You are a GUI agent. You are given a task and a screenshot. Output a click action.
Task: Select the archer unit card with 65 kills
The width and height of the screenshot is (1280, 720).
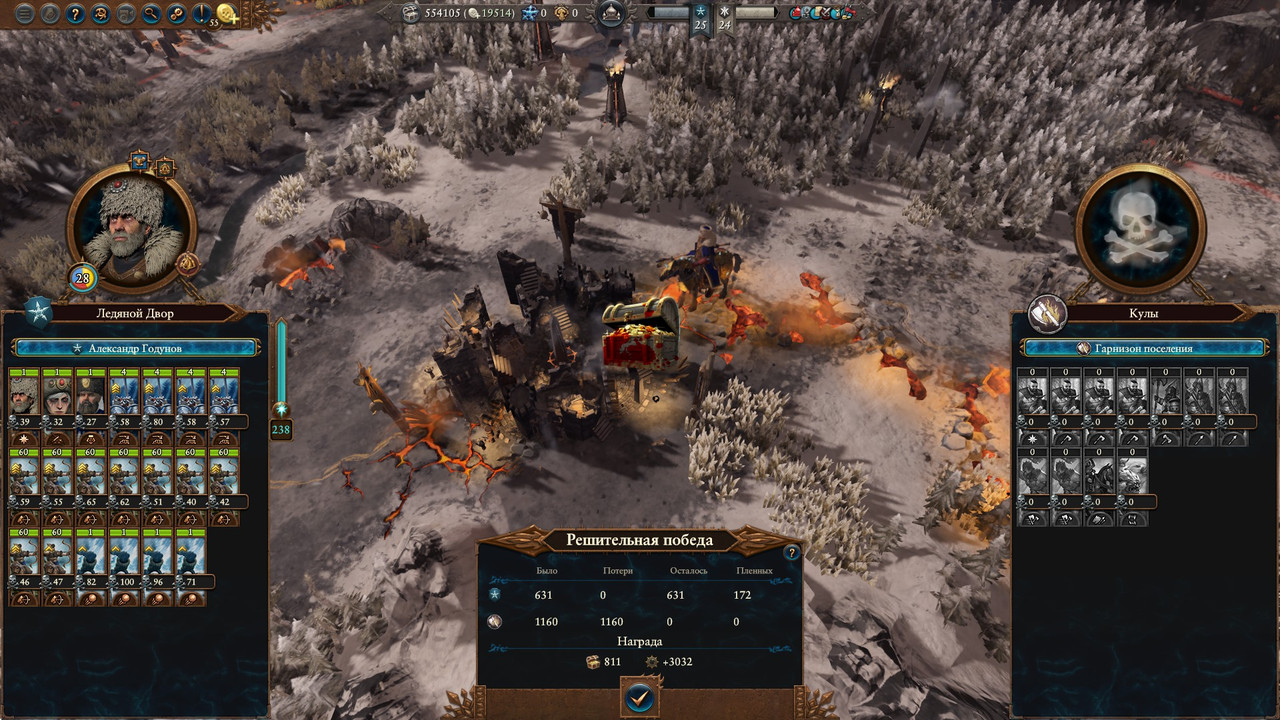click(91, 474)
